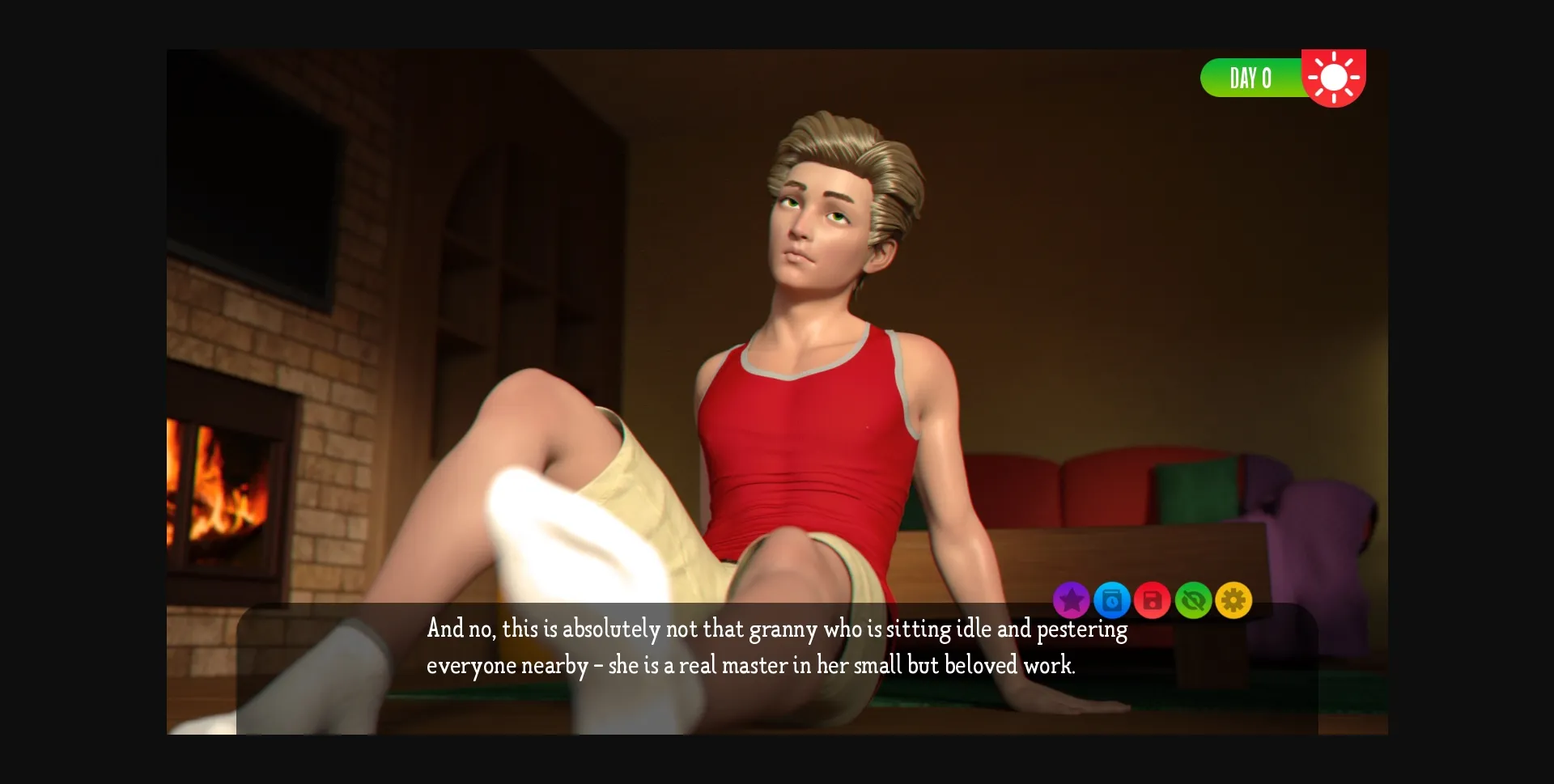Open settings with the yellow gear icon
Screen dimensions: 1554x784
(x=1234, y=600)
